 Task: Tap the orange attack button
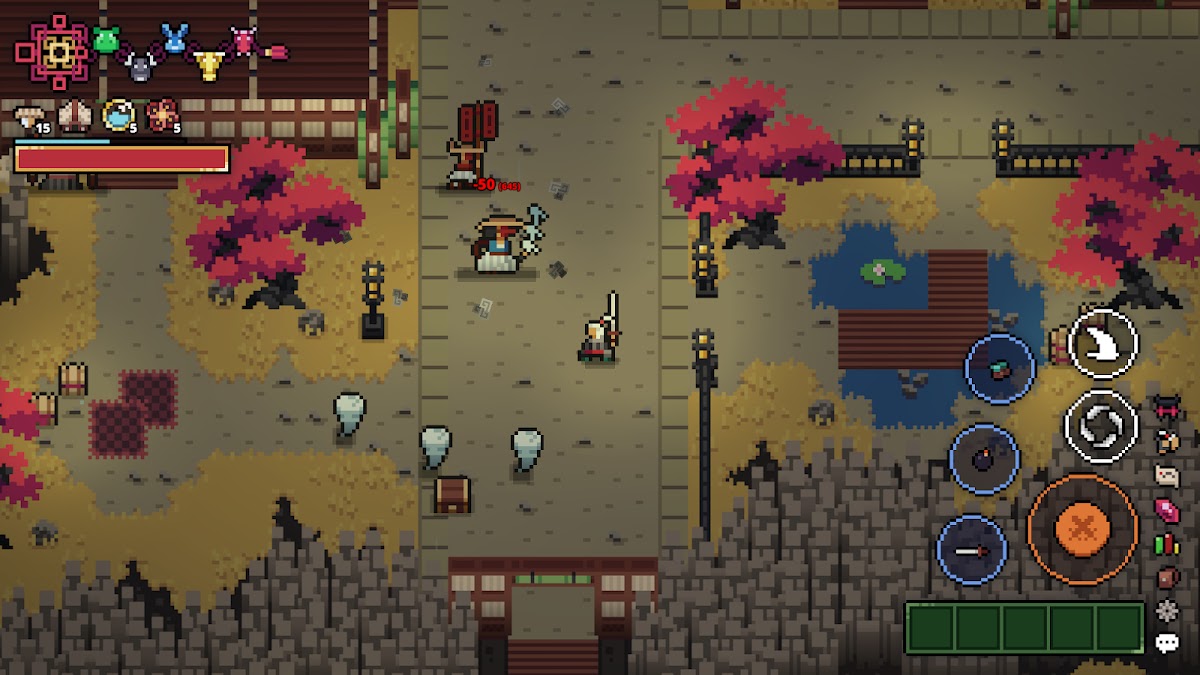[1083, 528]
